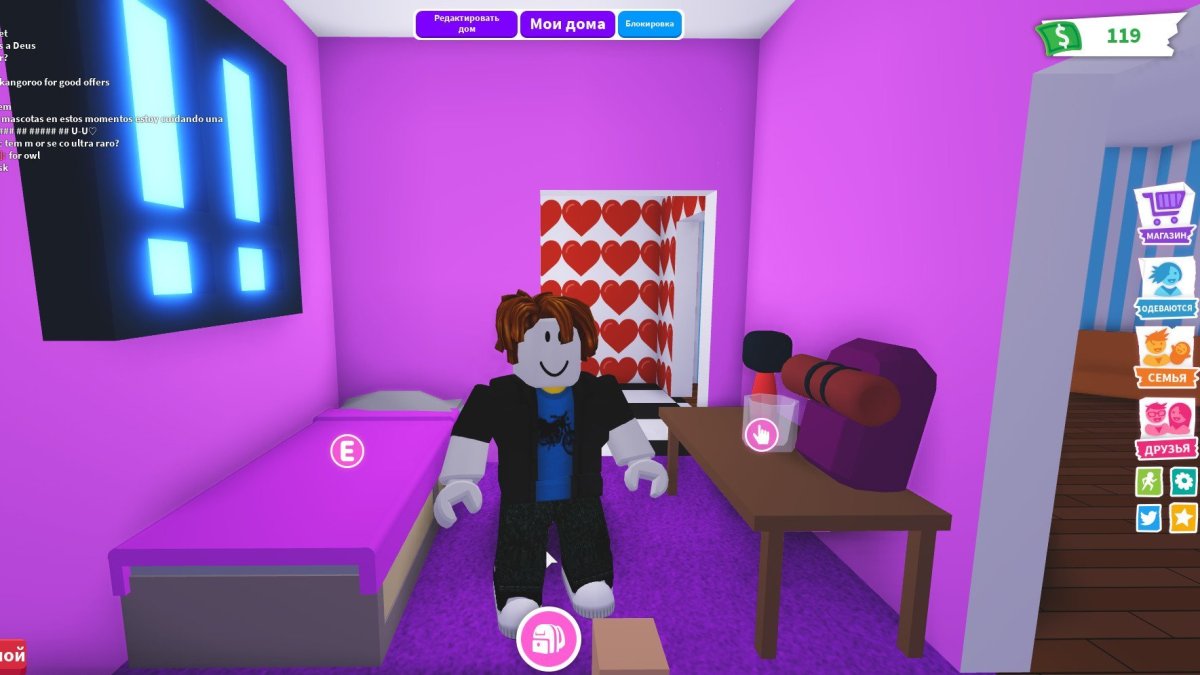1200x675 pixels.
Task: Toggle the Блокировка house lock
Action: click(x=649, y=24)
